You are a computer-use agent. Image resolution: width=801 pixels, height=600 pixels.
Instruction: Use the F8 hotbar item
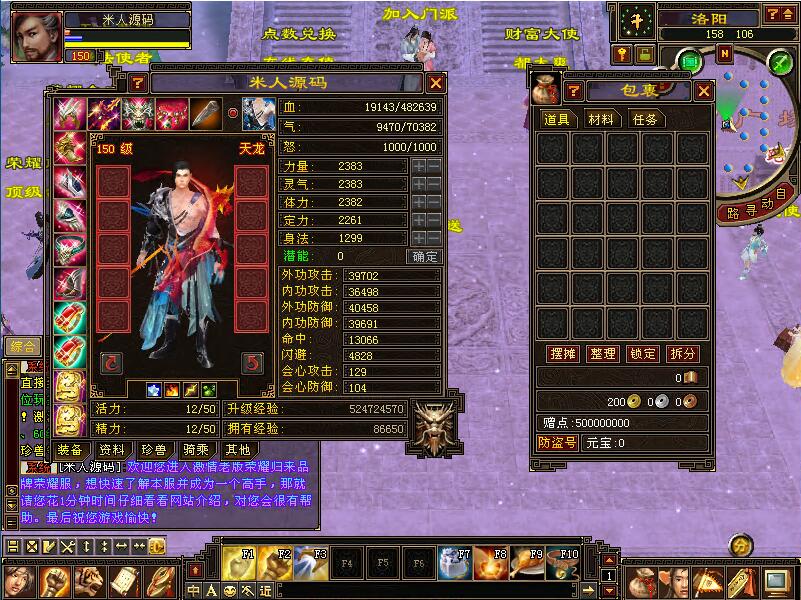[x=487, y=561]
